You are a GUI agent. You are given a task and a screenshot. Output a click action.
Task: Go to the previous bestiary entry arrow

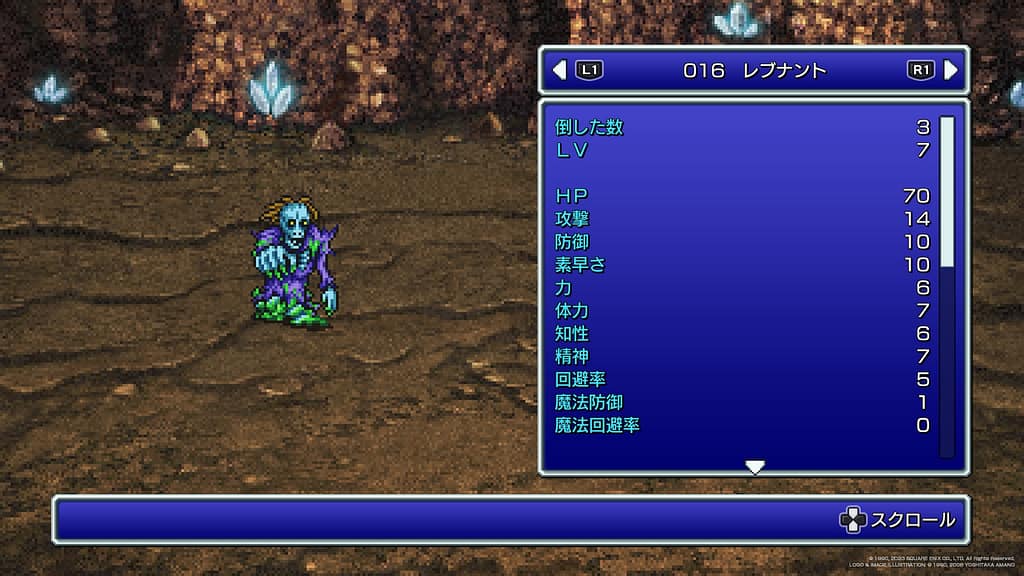[559, 70]
